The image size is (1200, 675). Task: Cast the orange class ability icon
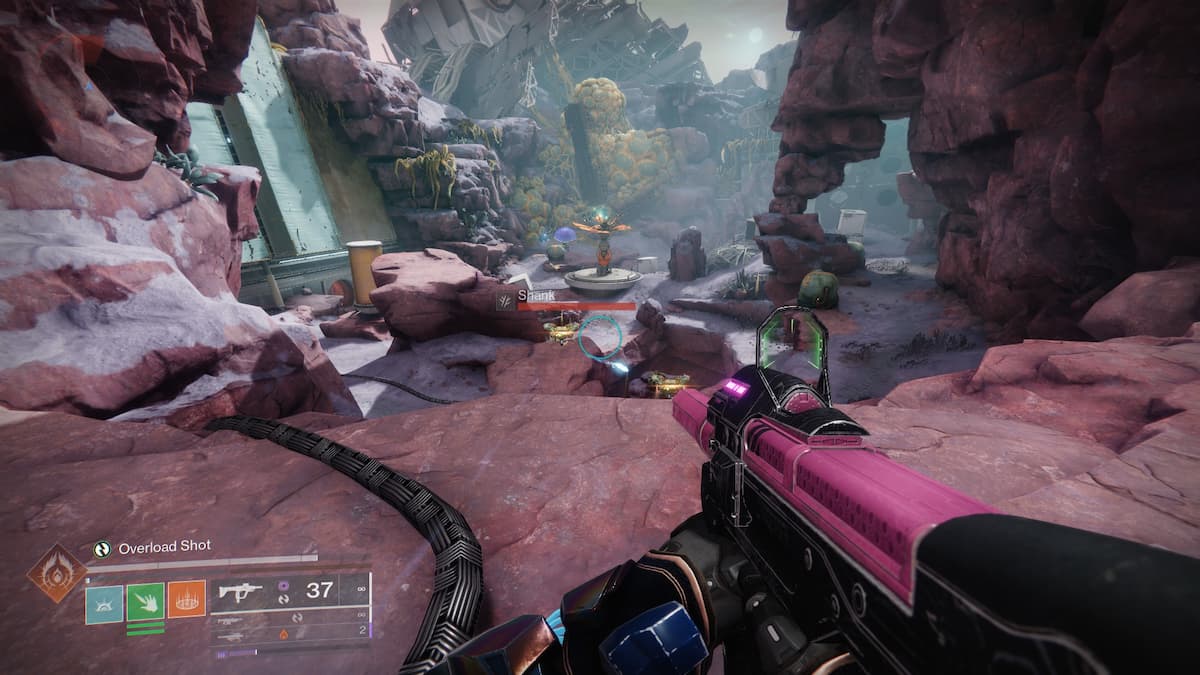(186, 600)
